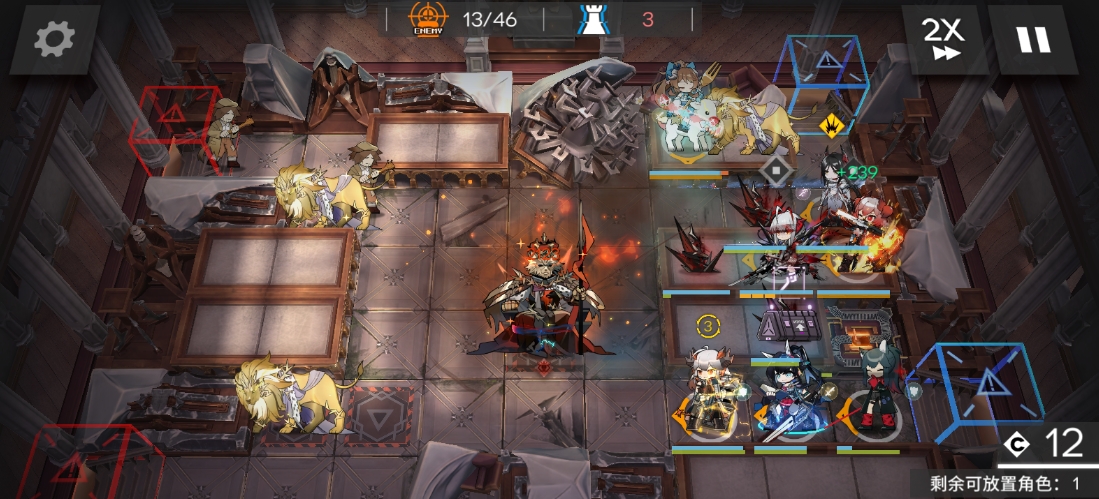Tap the yellow skill-ready diamond icon
The image size is (1099, 499).
(831, 126)
